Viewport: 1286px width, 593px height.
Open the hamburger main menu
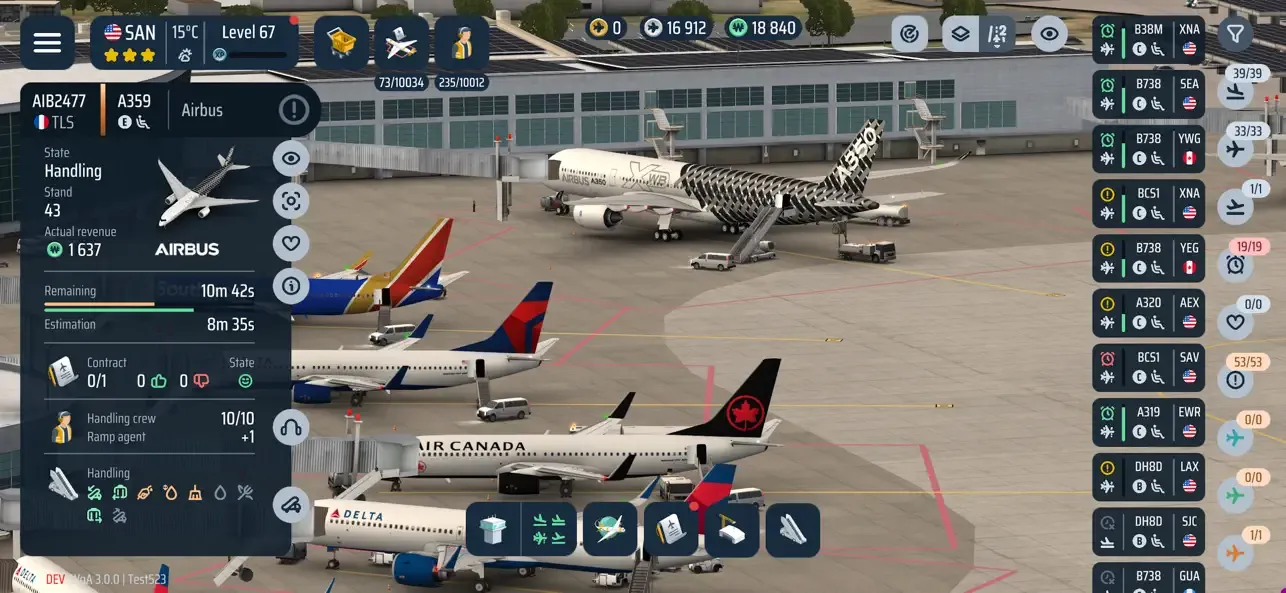[47, 42]
